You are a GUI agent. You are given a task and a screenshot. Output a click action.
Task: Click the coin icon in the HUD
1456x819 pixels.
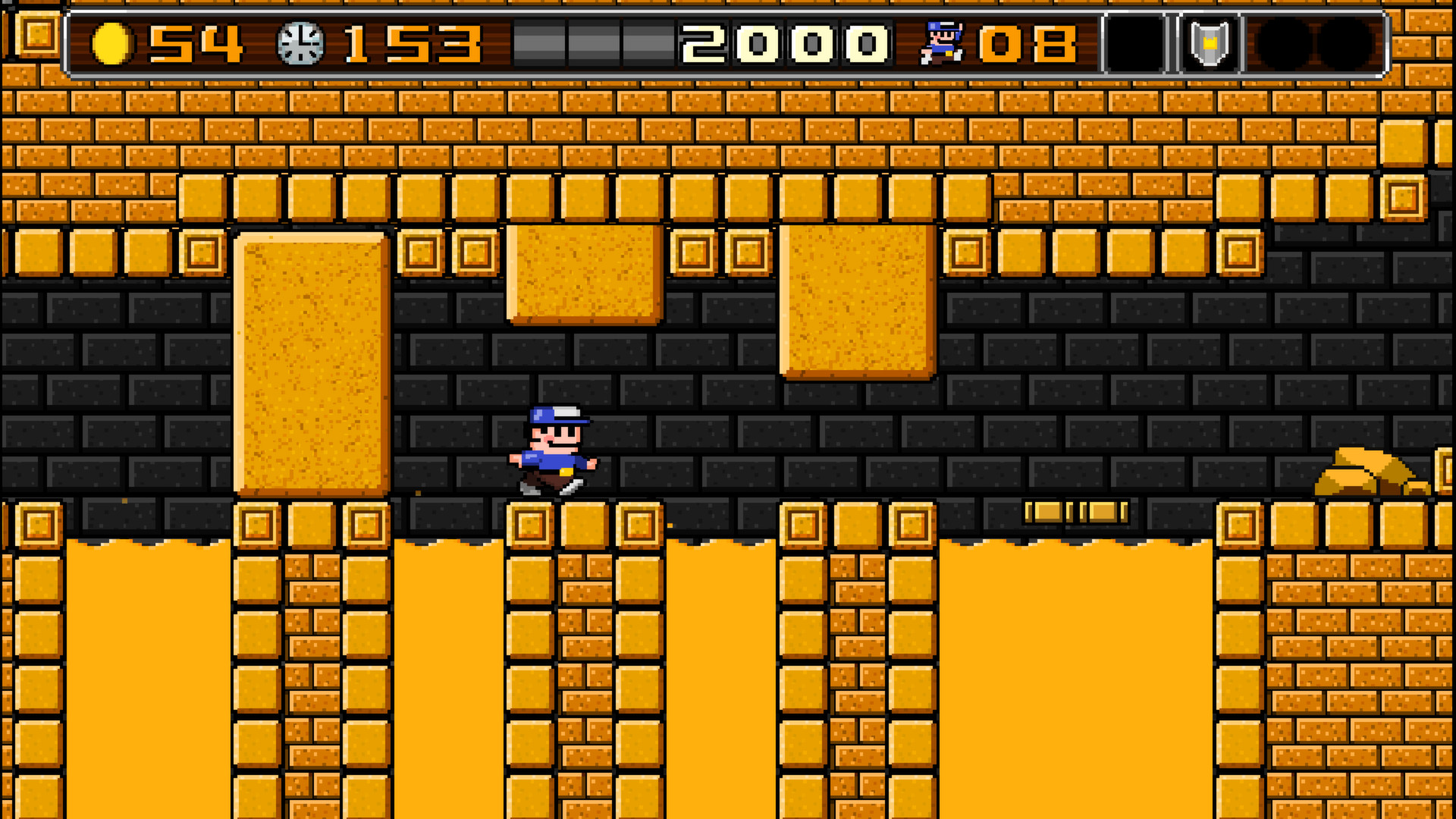point(112,44)
